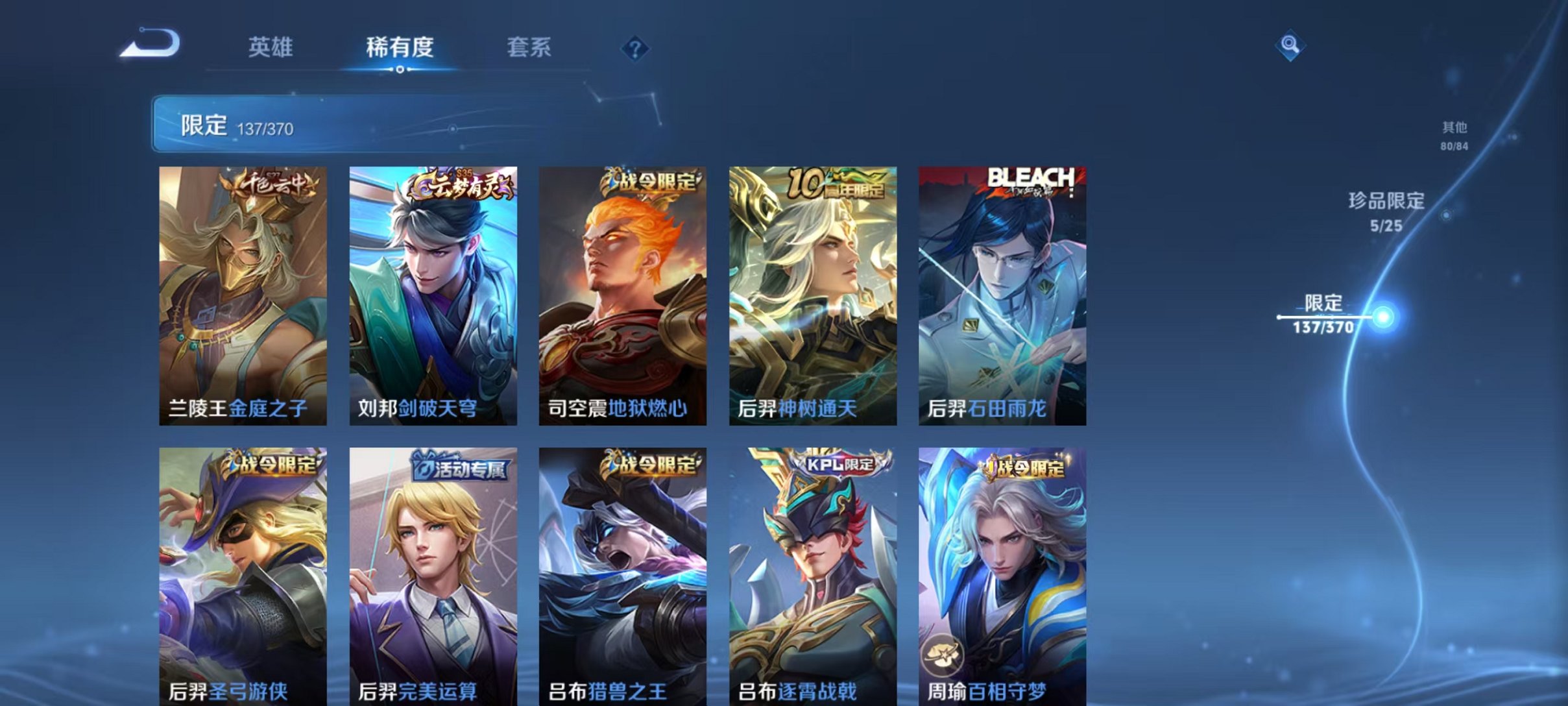
Task: Switch to the 套系 tab
Action: pyautogui.click(x=529, y=47)
